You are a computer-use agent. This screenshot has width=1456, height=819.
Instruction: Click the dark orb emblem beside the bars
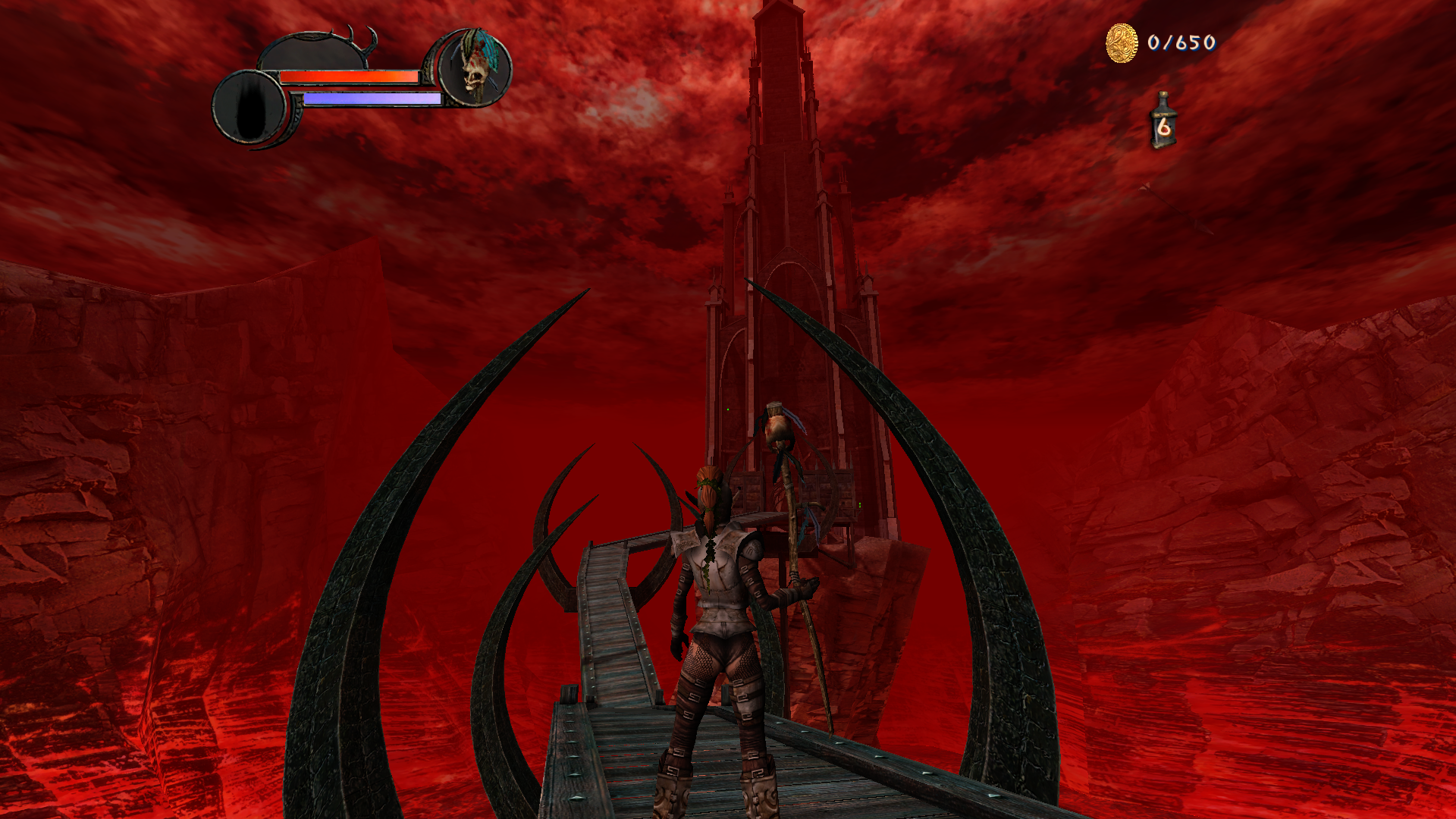pos(249,107)
